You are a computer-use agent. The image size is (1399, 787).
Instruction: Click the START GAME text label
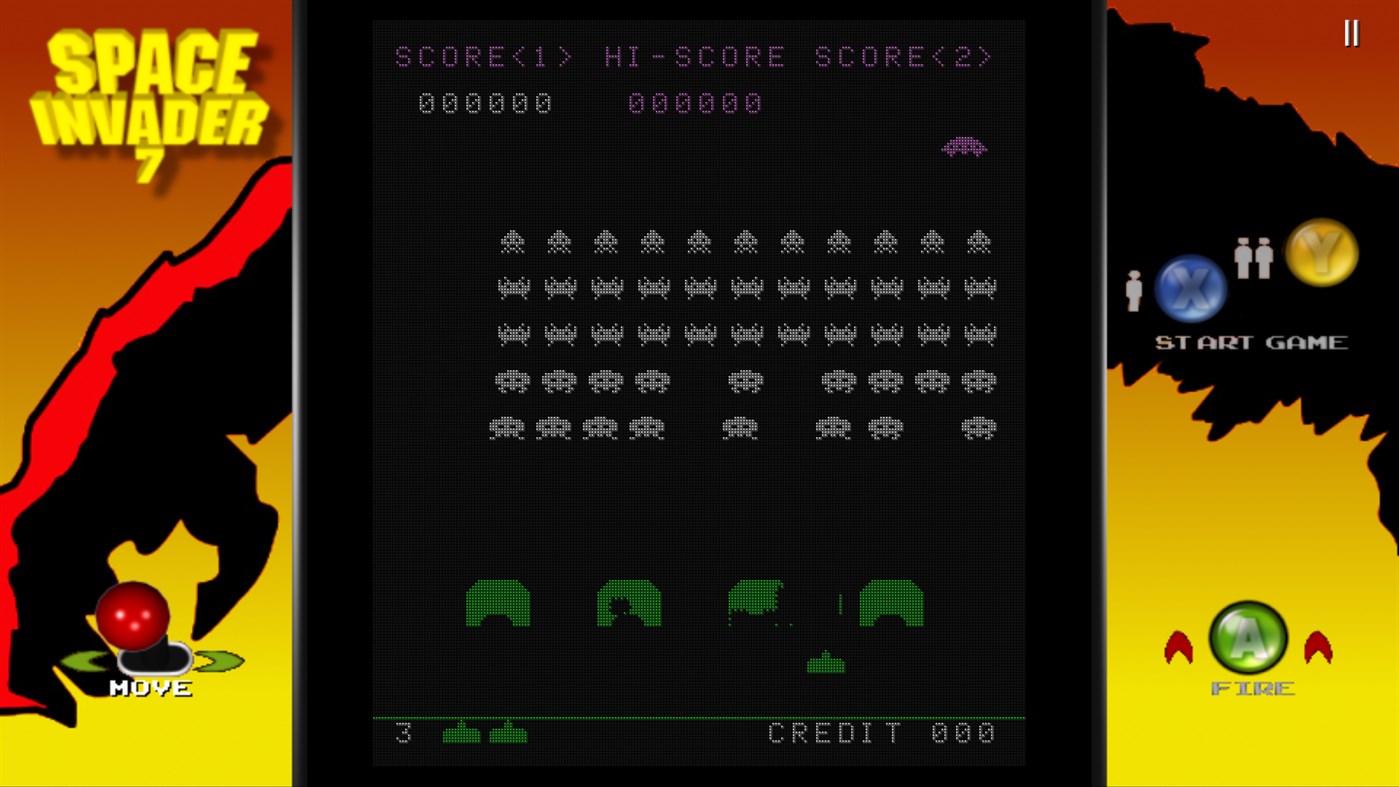point(1251,341)
